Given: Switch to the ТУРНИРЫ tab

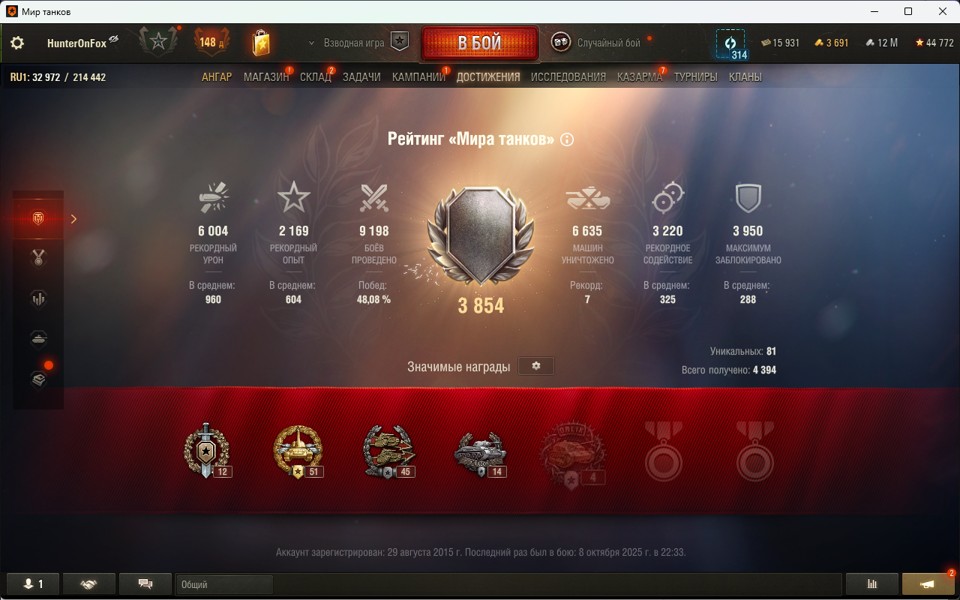Looking at the screenshot, I should pyautogui.click(x=695, y=77).
